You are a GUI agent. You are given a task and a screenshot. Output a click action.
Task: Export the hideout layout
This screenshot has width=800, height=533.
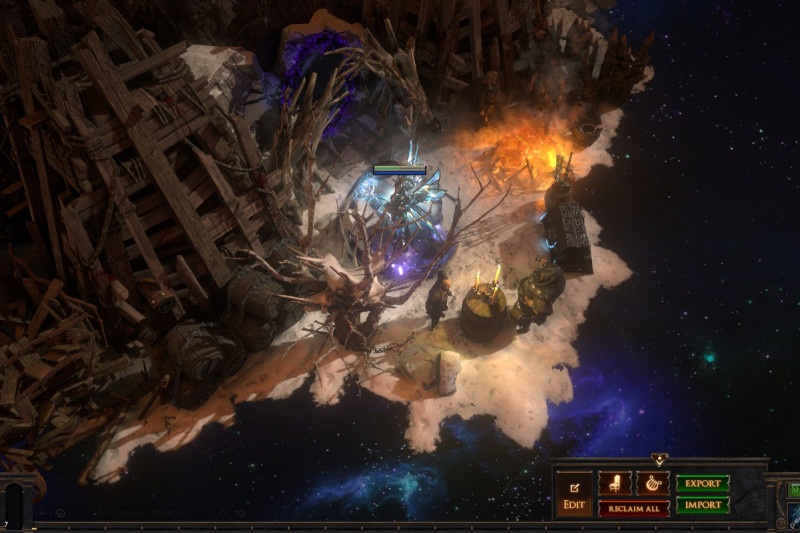coord(703,484)
